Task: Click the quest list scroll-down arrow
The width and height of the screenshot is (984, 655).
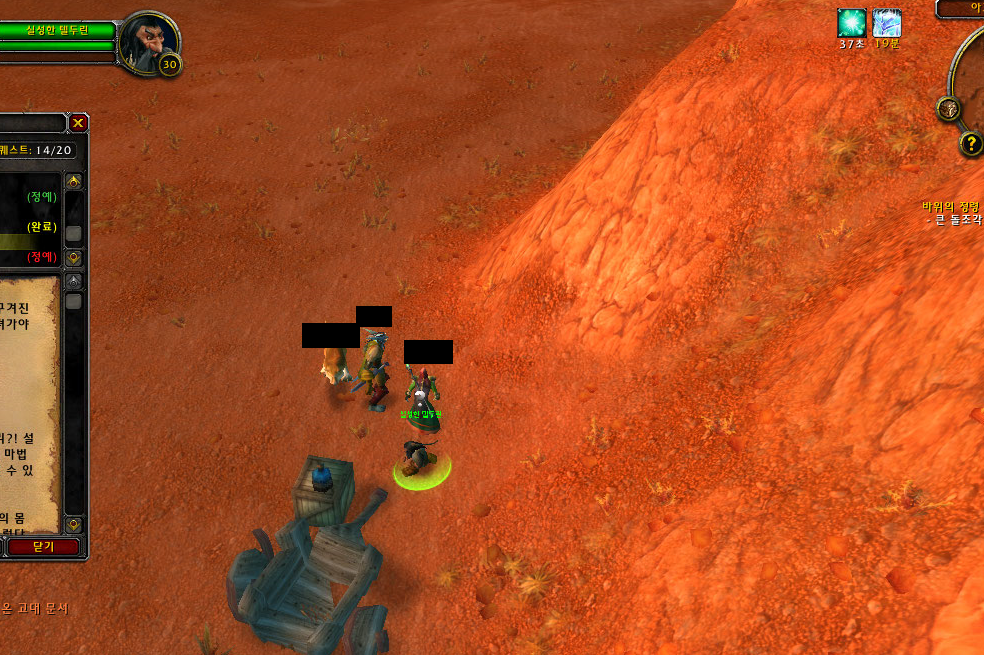Action: [73, 258]
